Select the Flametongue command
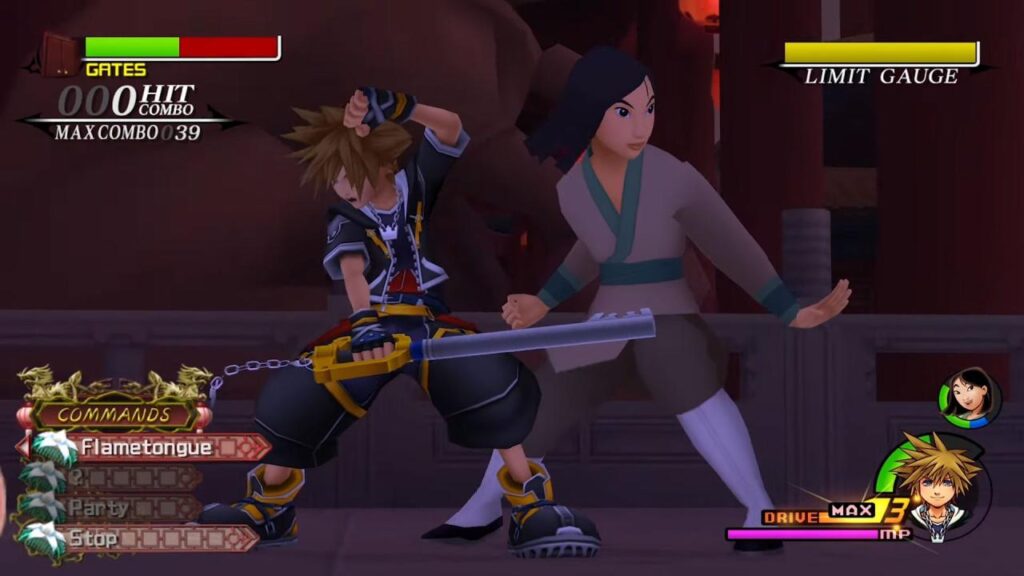The height and width of the screenshot is (576, 1024). tap(147, 447)
